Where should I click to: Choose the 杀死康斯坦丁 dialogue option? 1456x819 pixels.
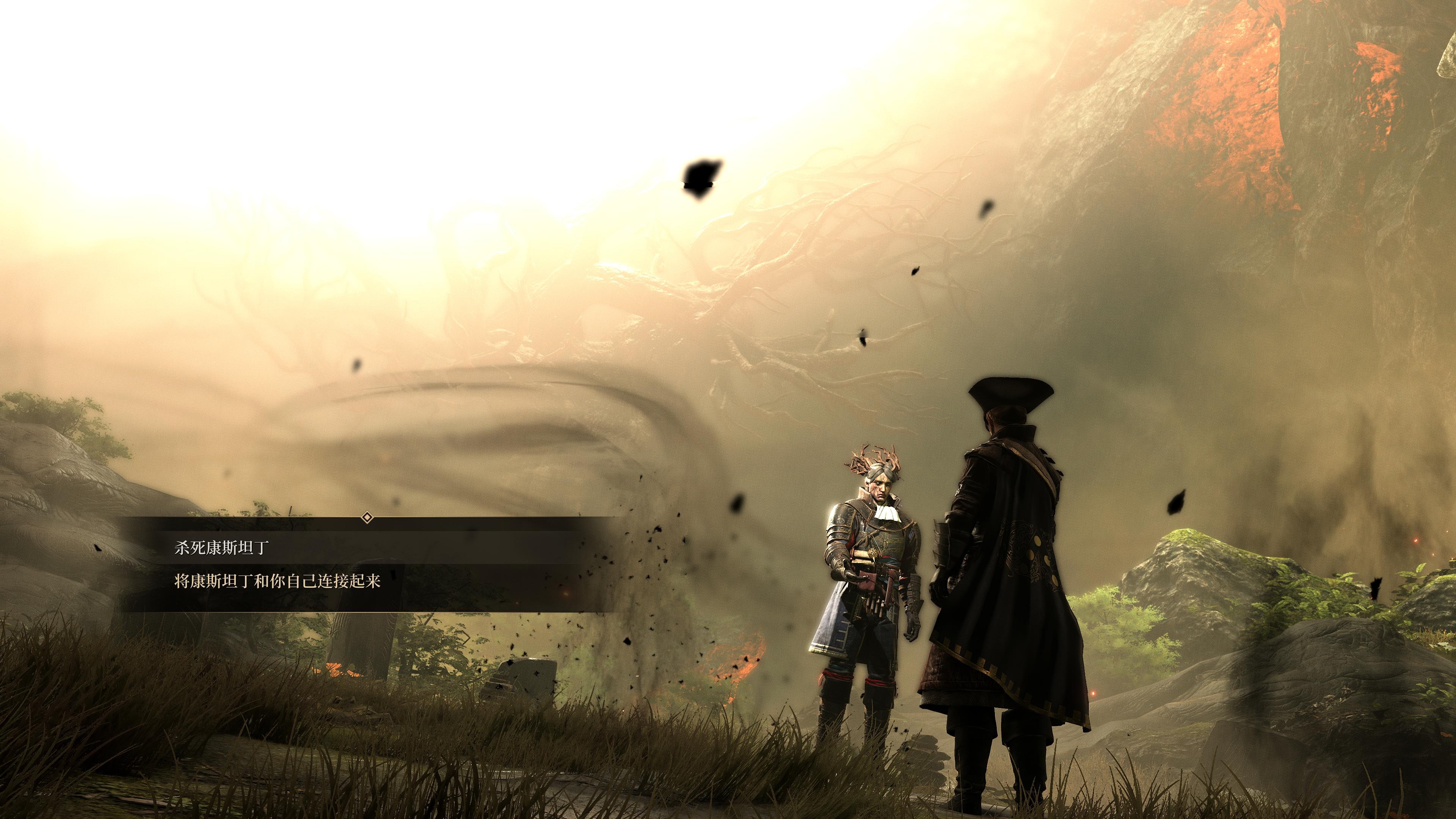tap(221, 548)
